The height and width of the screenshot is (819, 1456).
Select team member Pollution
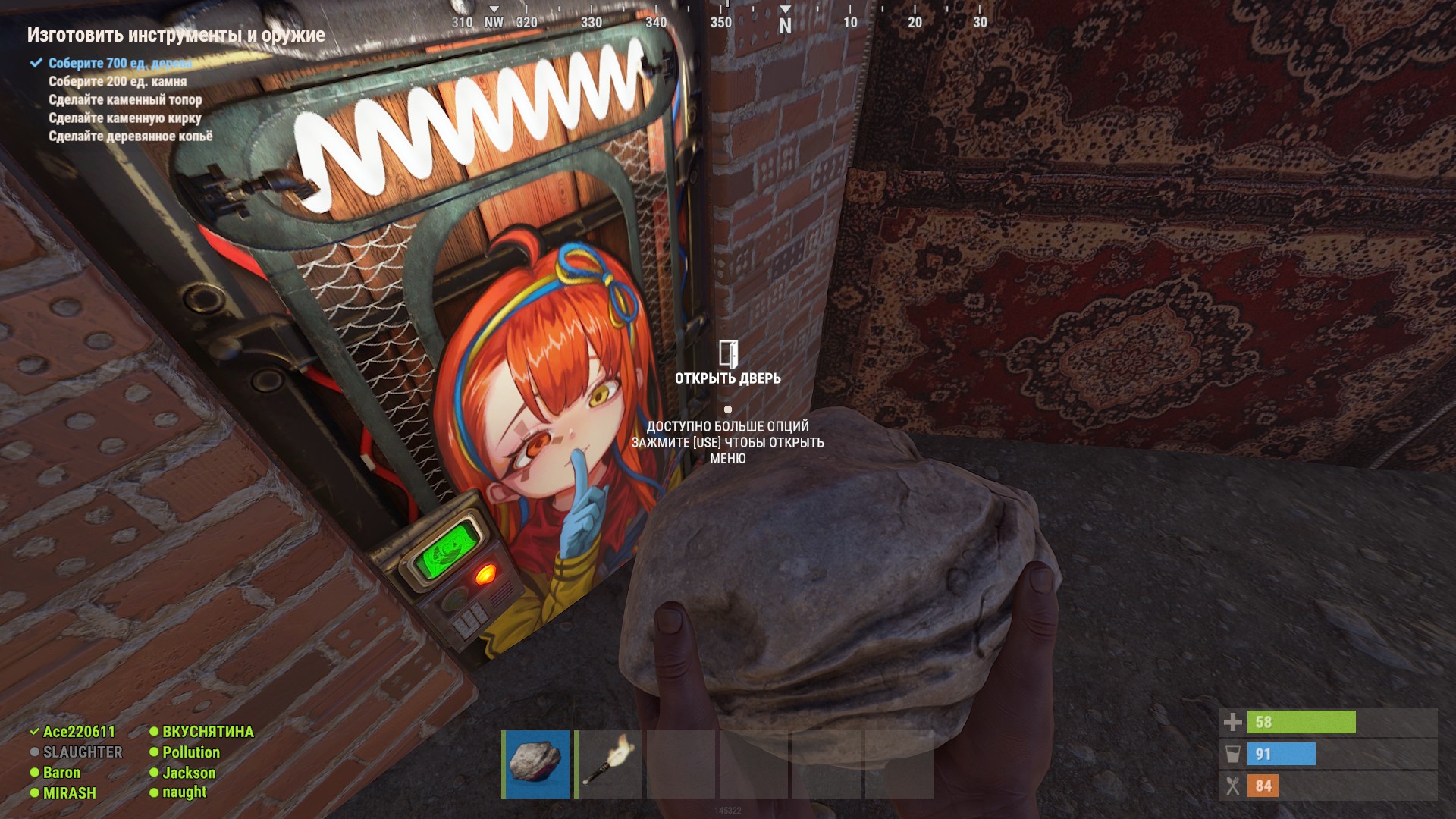(x=190, y=752)
